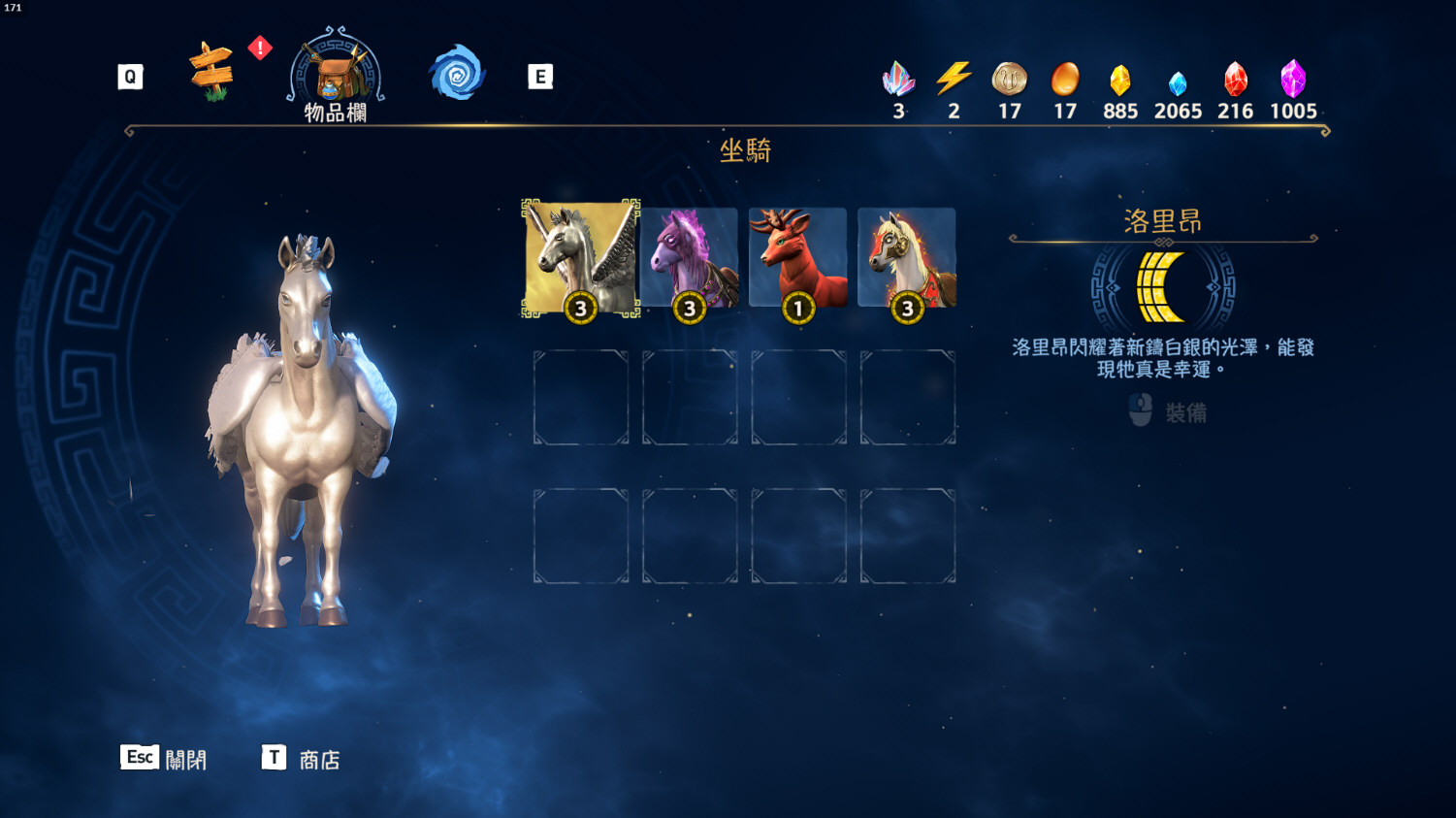Select the silver winged pegasus mount
This screenshot has width=1456, height=818.
pyautogui.click(x=580, y=258)
